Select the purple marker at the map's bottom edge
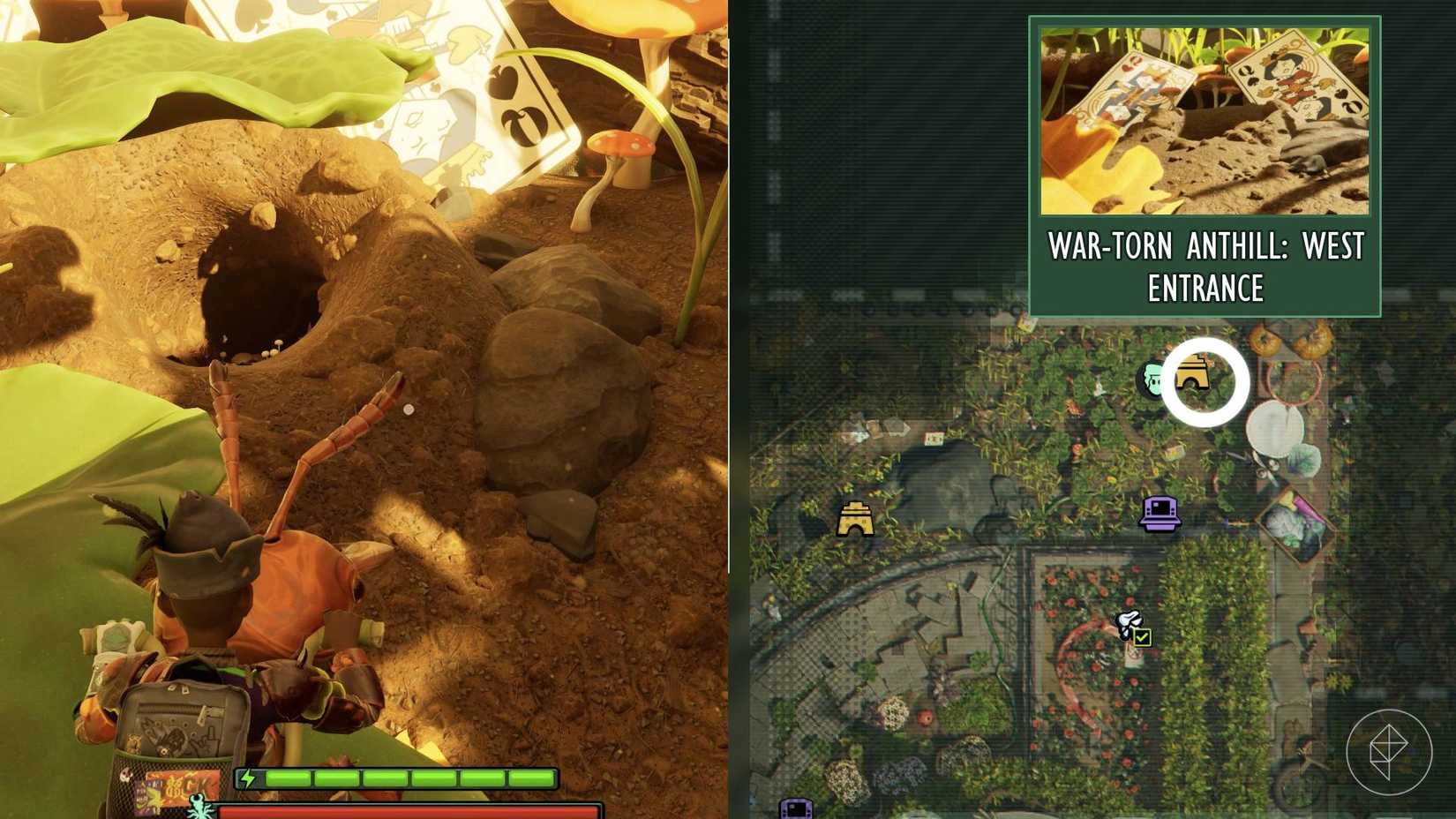This screenshot has height=819, width=1456. pos(797,809)
